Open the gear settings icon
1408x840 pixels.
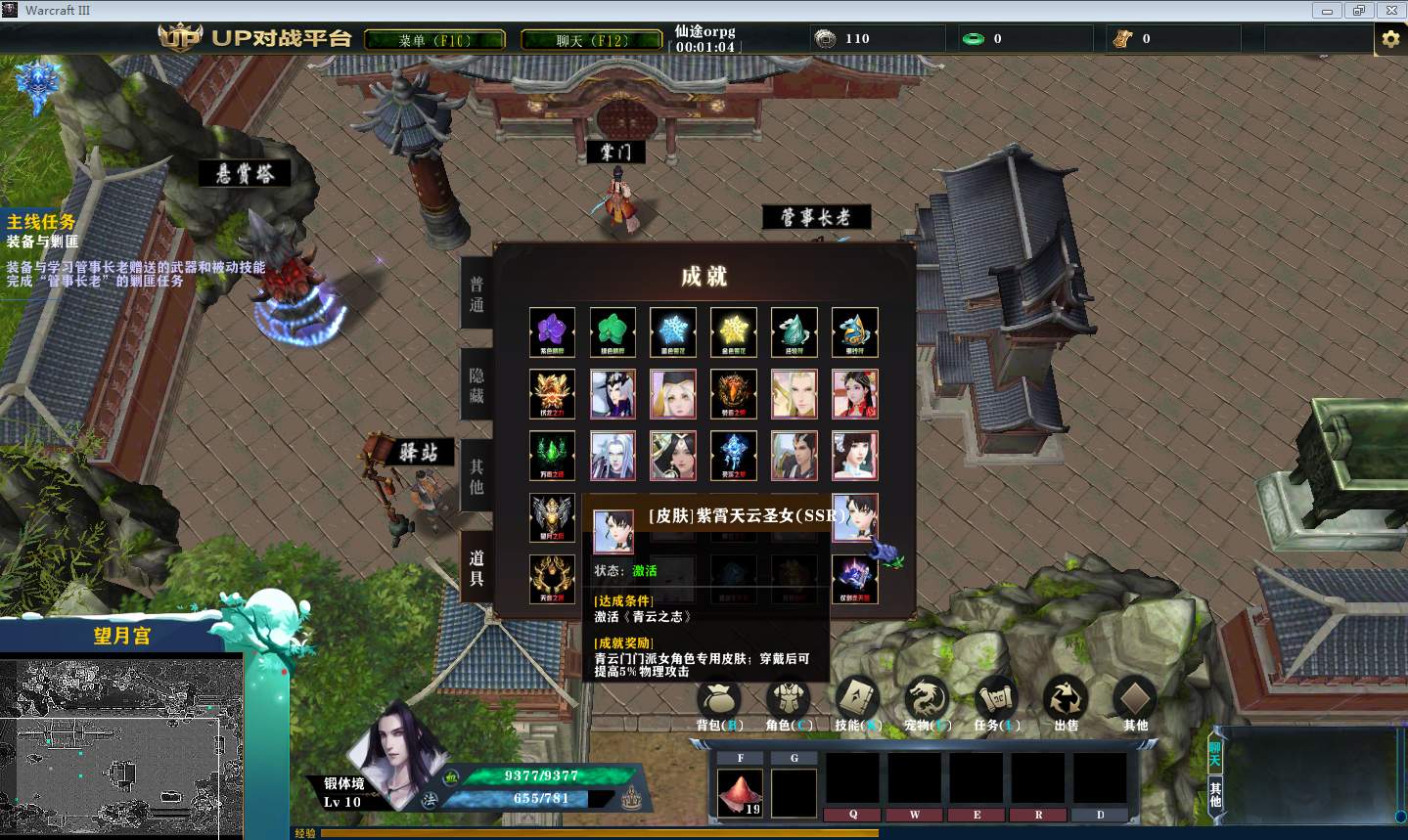(1389, 39)
